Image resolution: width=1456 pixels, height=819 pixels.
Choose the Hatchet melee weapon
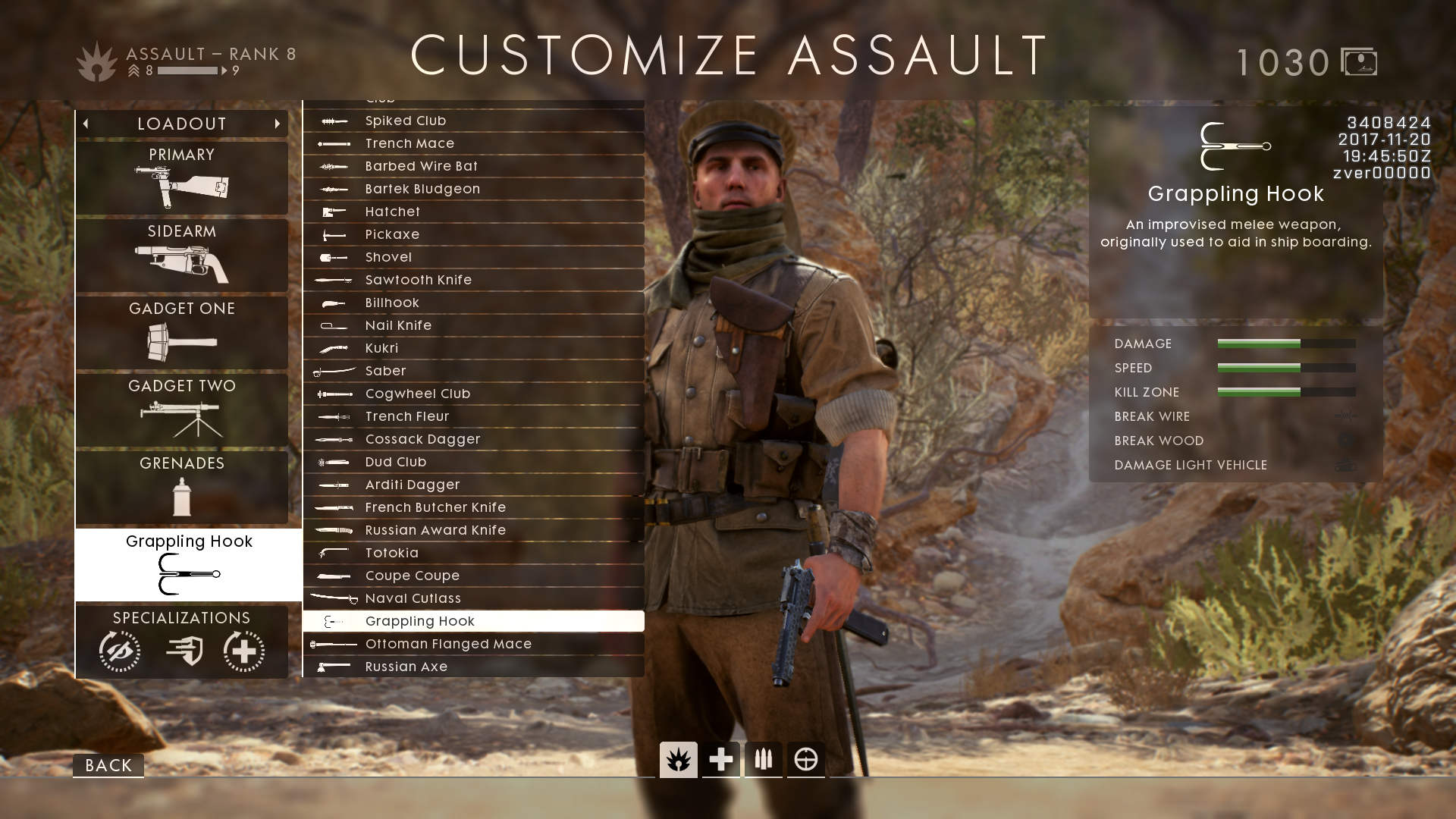click(x=473, y=212)
